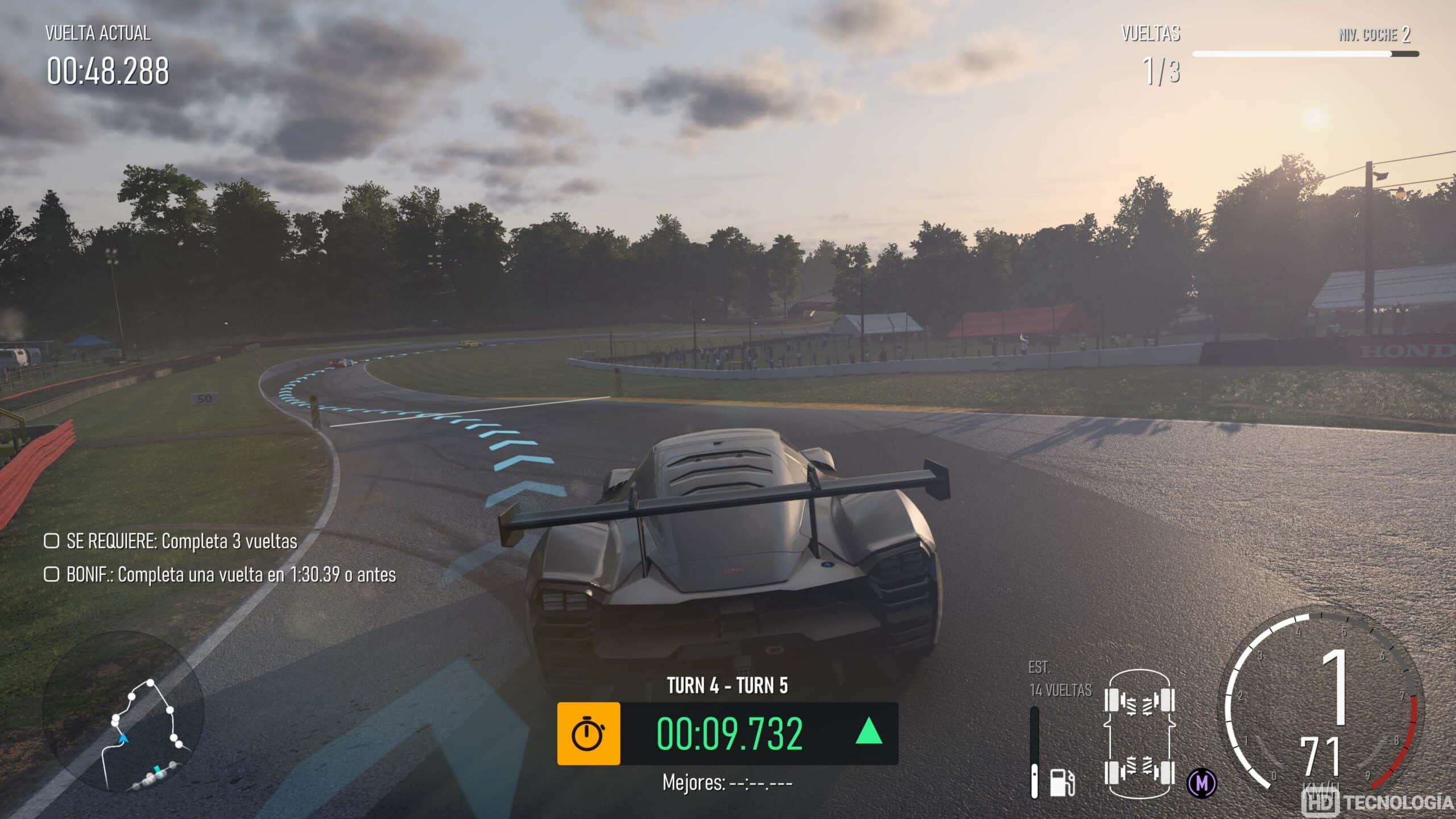Collapse the 'TURN 4 - TURN 5' split display
The height and width of the screenshot is (819, 1456).
[x=728, y=687]
